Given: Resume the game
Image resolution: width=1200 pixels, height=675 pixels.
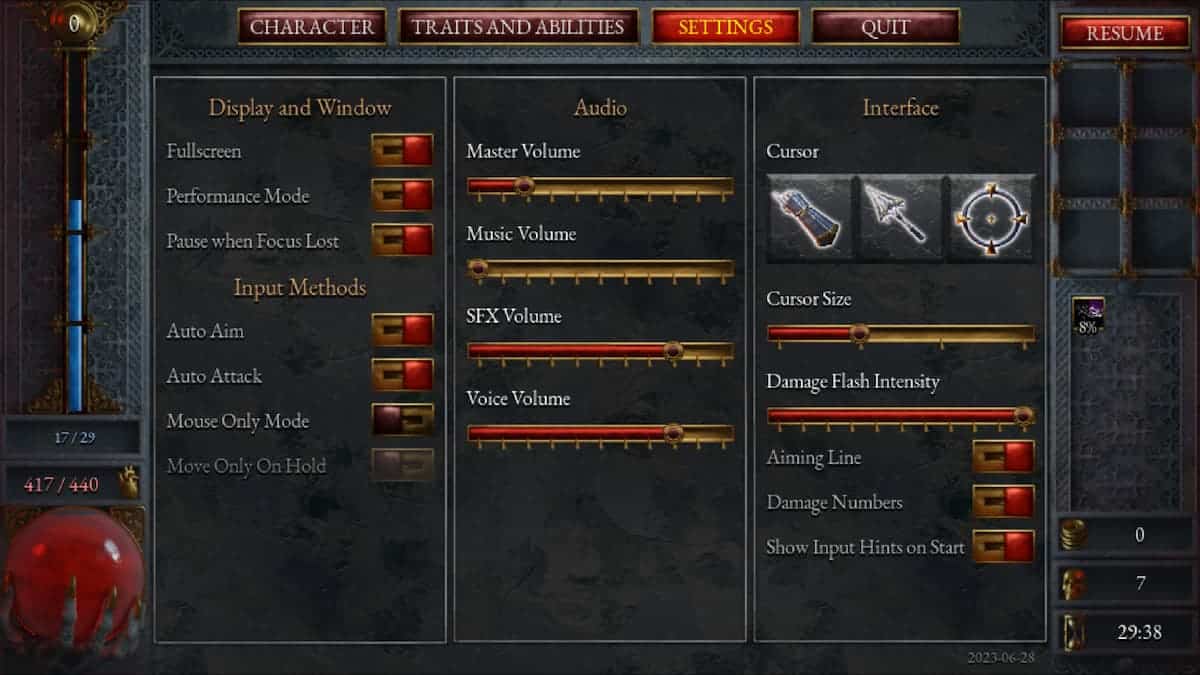Looking at the screenshot, I should point(1125,33).
